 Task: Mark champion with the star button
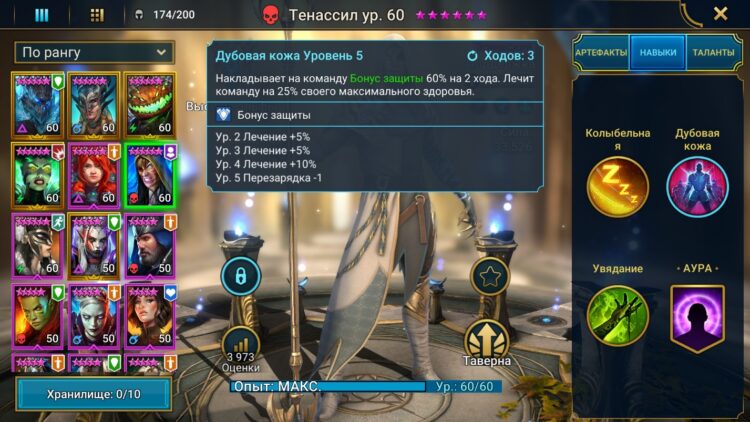[489, 276]
